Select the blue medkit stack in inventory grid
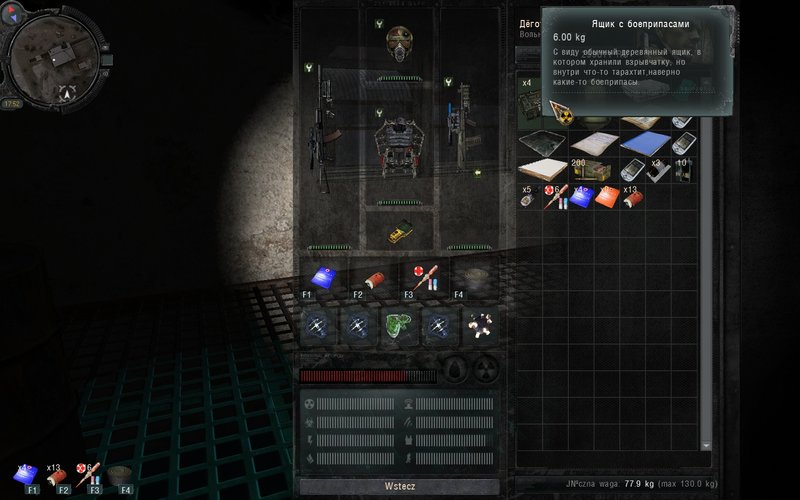Screen dimensions: 800x500 pos(582,196)
